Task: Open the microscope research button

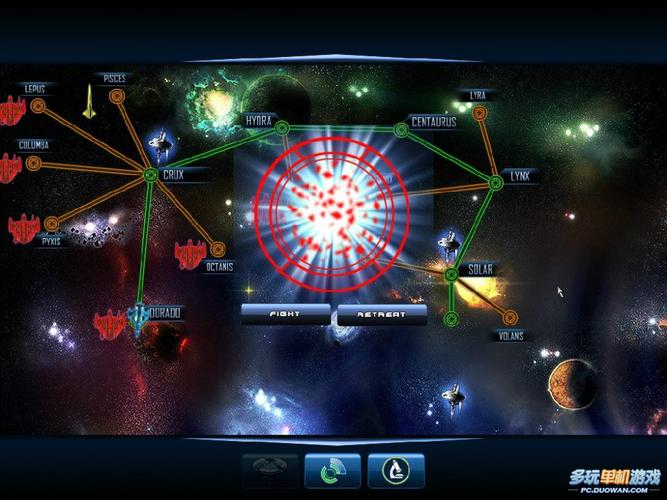Action: pyautogui.click(x=396, y=470)
